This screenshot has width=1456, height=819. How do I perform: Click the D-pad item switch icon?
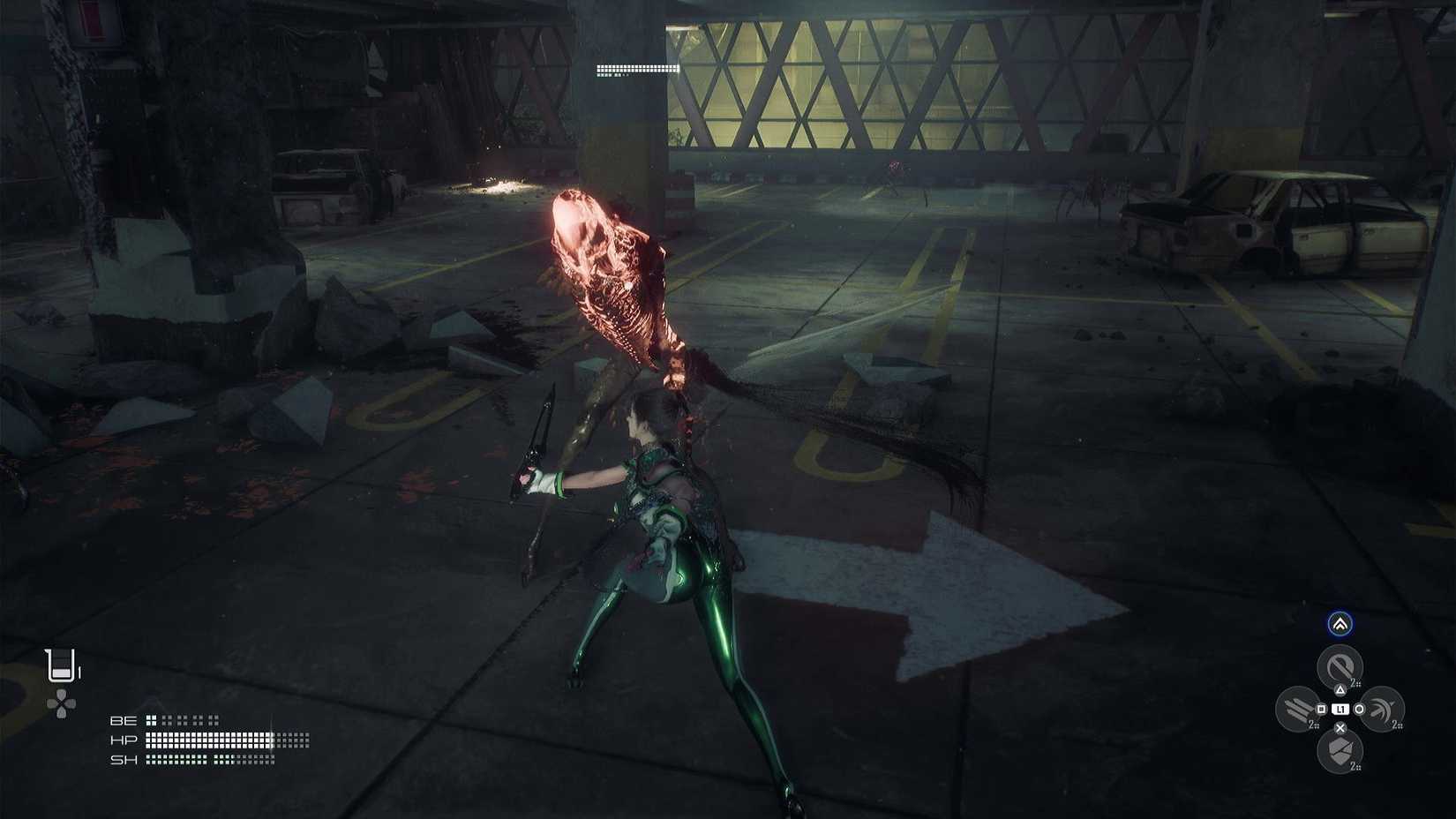tap(61, 703)
